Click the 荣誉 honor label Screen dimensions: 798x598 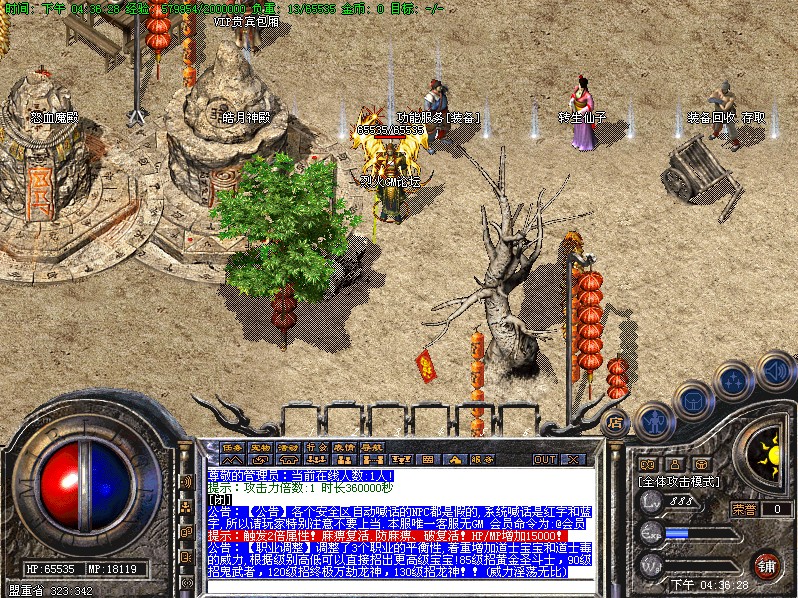coord(744,508)
